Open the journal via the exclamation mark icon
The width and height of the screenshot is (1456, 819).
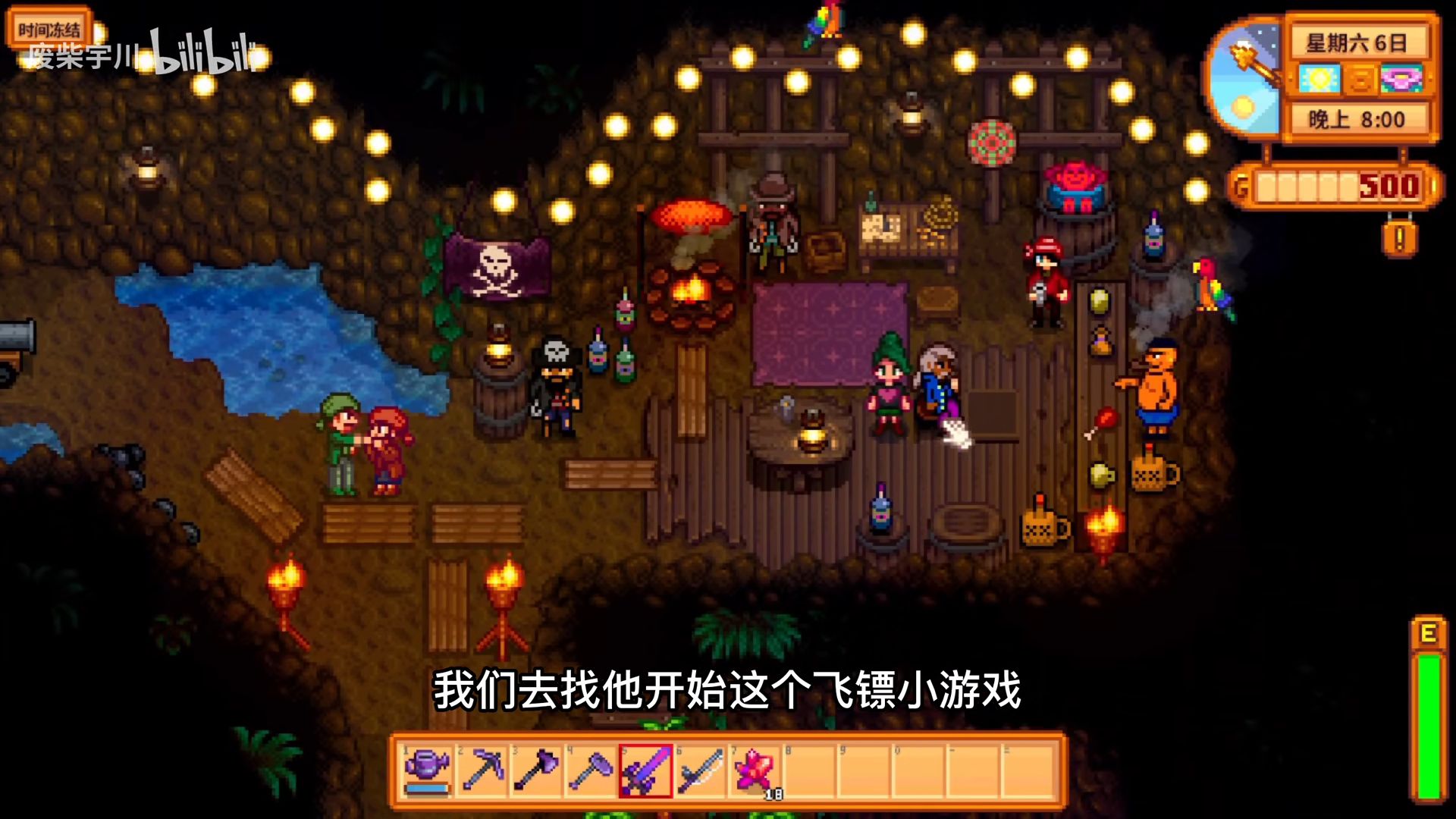[1399, 239]
